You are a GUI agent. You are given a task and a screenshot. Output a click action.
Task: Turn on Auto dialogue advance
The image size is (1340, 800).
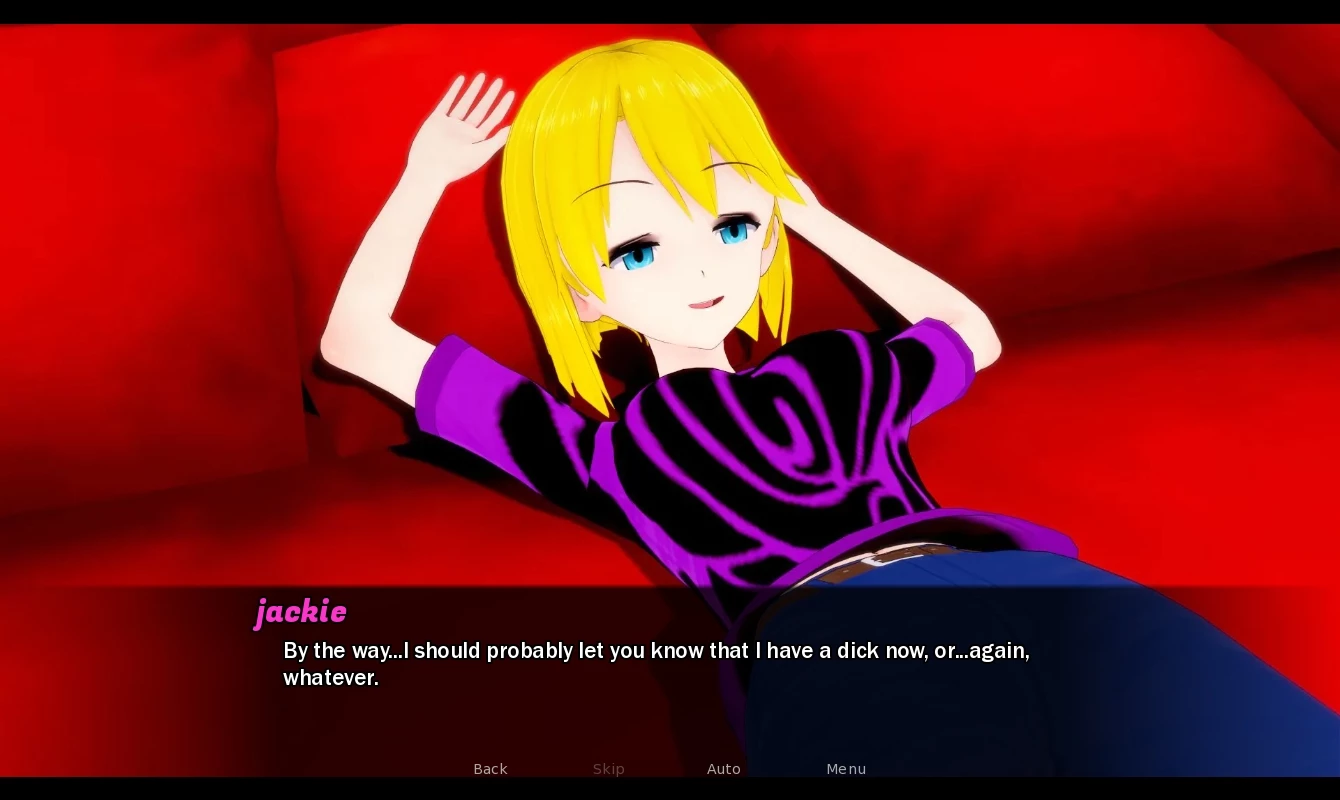tap(723, 769)
